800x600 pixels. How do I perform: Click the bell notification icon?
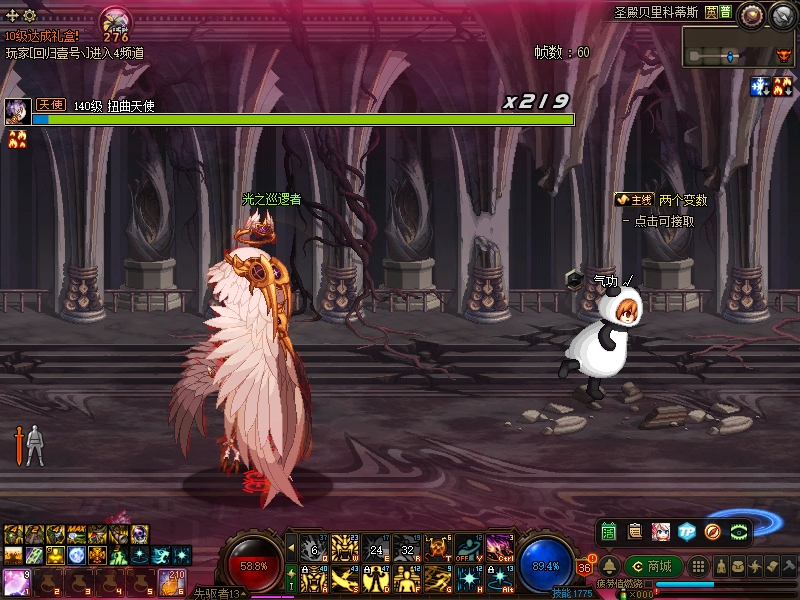click(x=609, y=567)
